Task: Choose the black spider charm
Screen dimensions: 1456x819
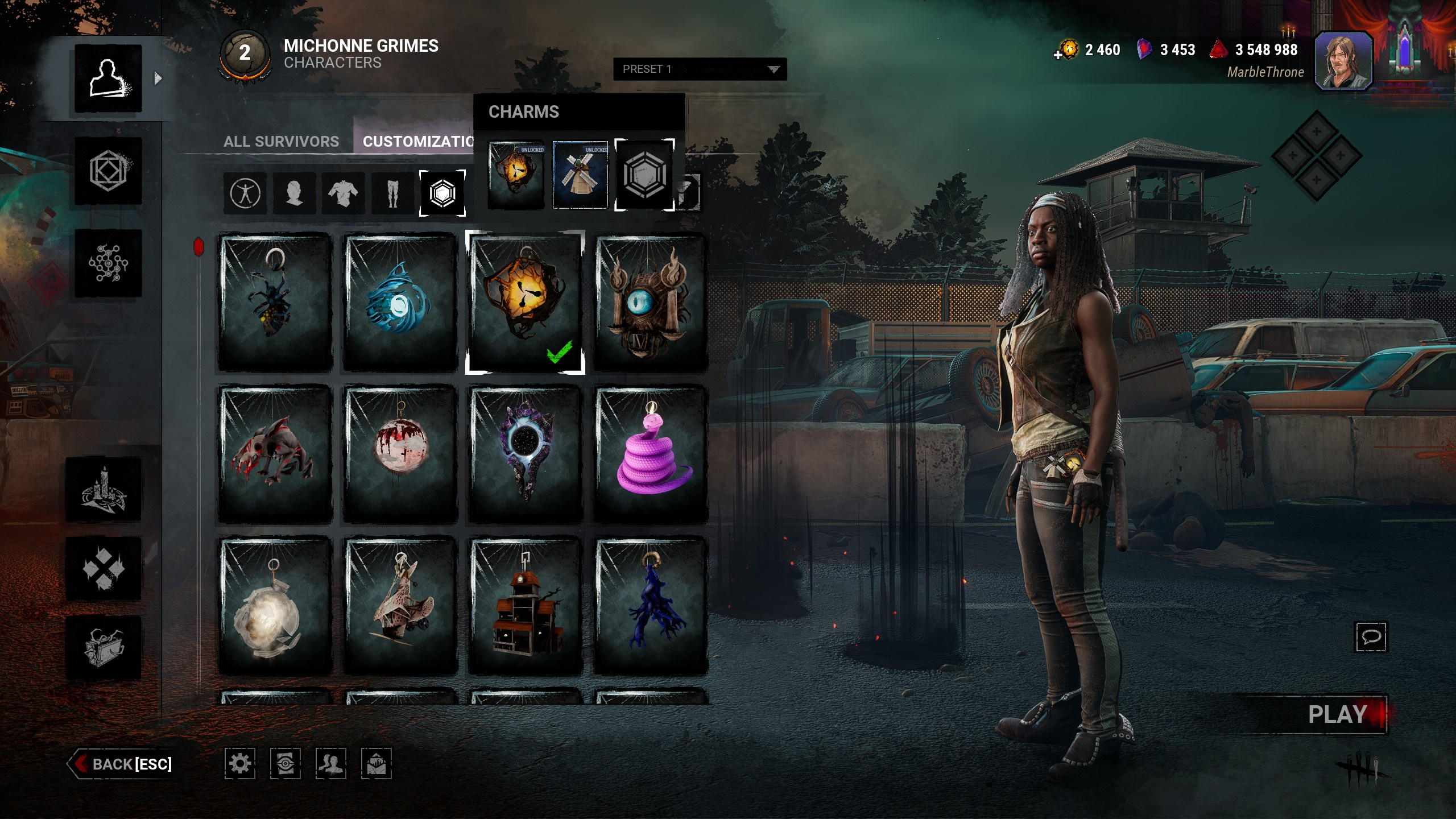Action: tap(275, 301)
